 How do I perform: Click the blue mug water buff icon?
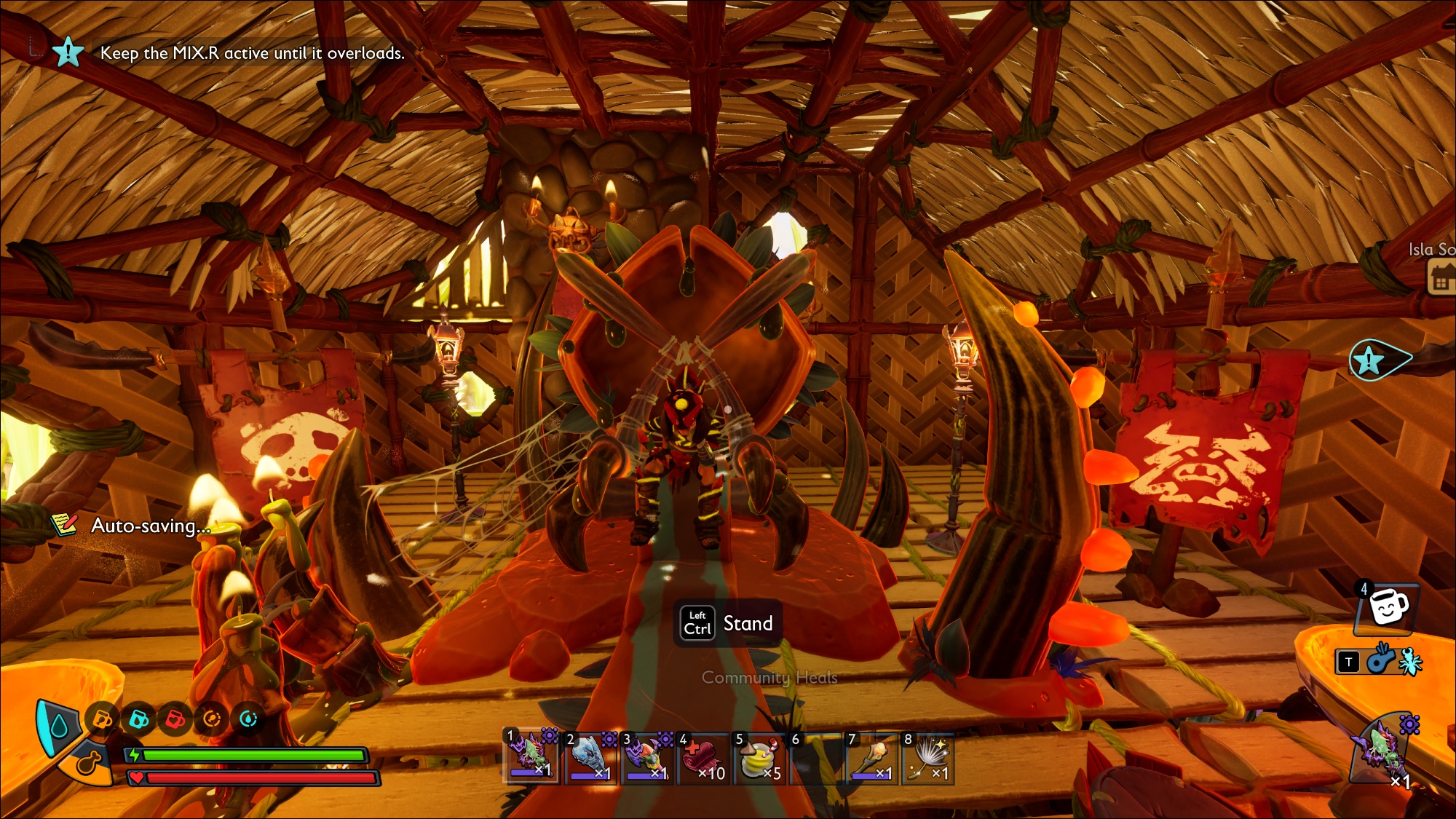pos(138,720)
